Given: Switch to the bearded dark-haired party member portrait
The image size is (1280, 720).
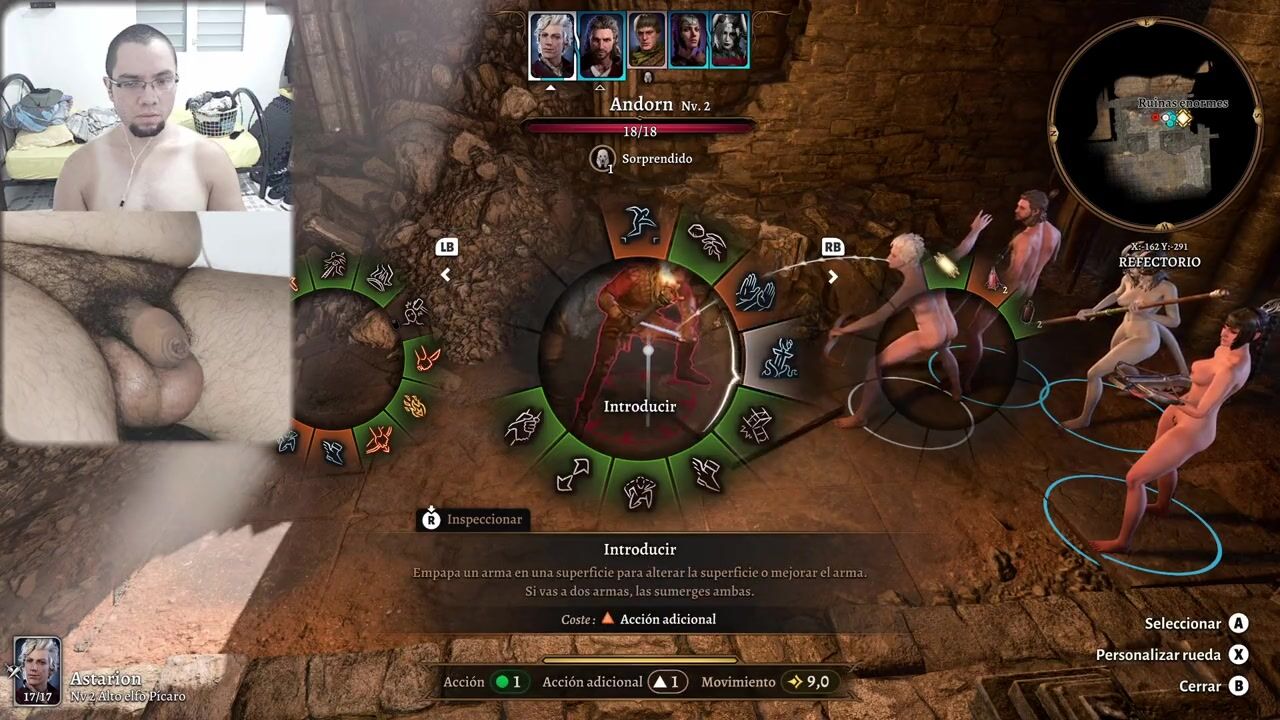Looking at the screenshot, I should [x=601, y=45].
